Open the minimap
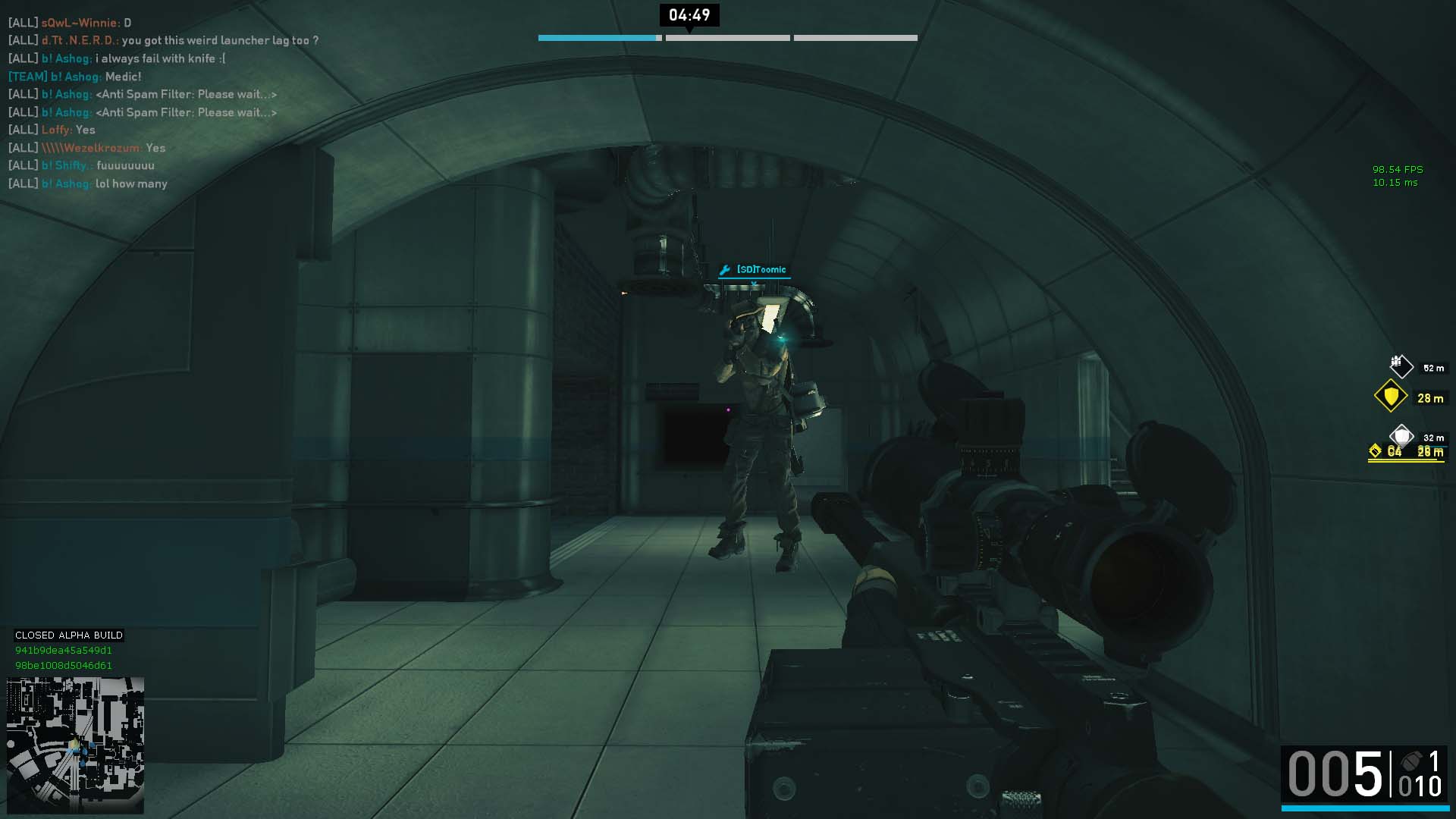 point(75,745)
